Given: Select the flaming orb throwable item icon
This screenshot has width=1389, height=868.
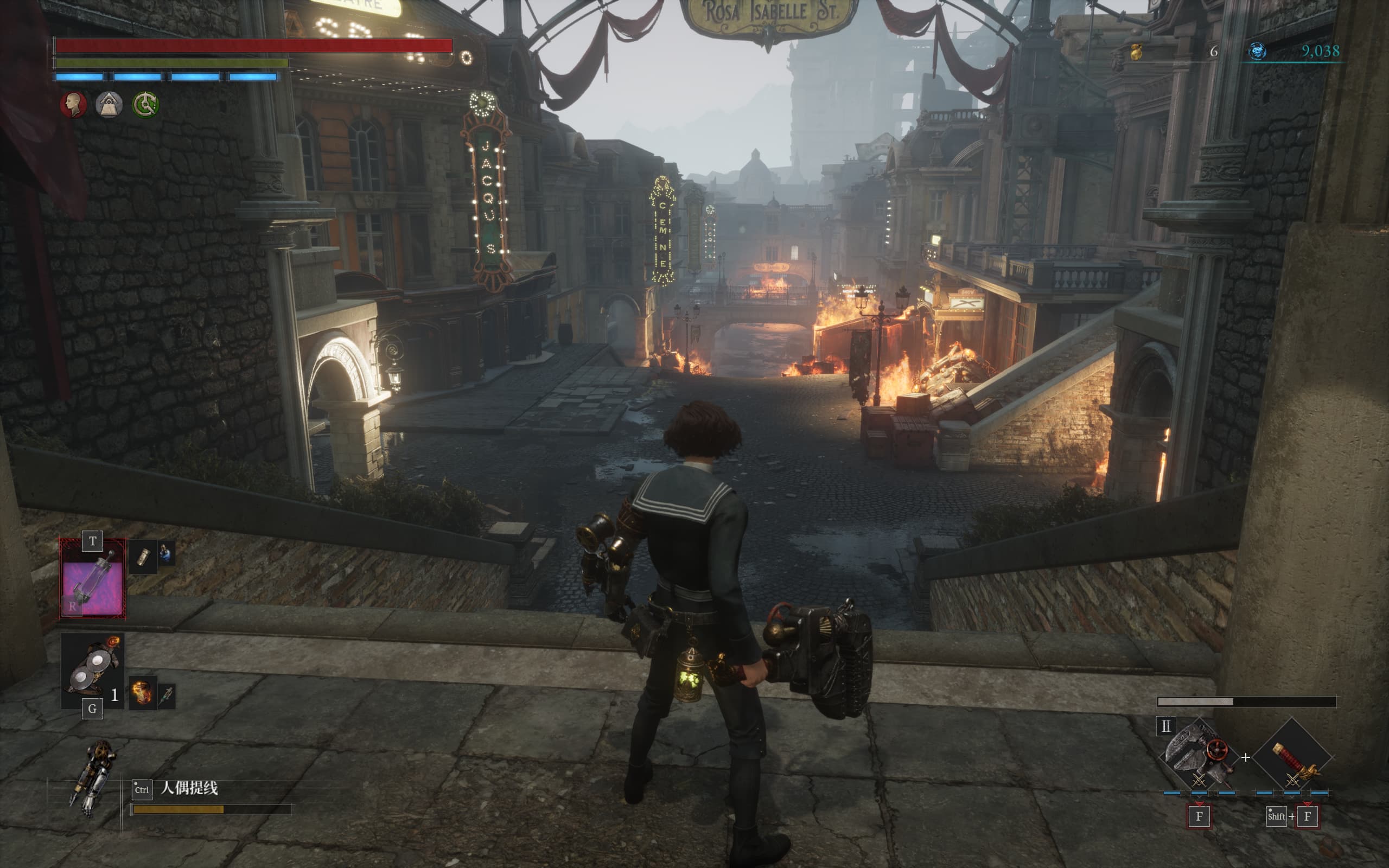Looking at the screenshot, I should pyautogui.click(x=142, y=692).
